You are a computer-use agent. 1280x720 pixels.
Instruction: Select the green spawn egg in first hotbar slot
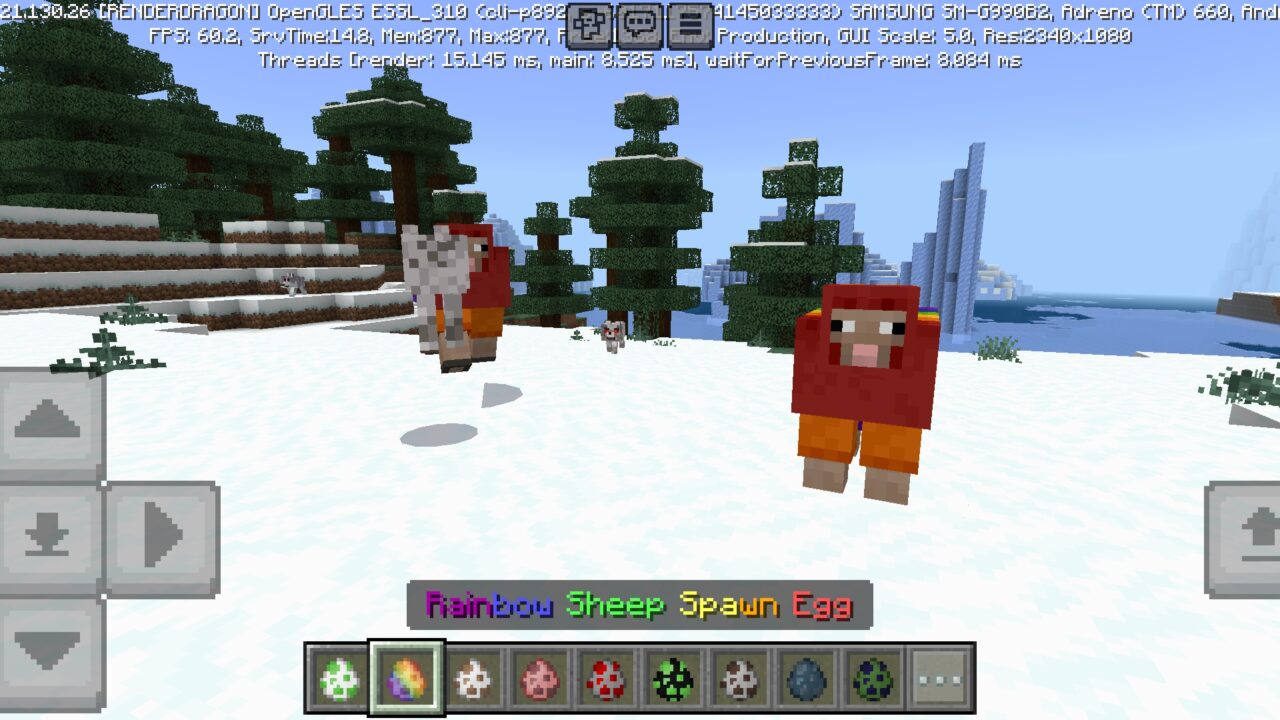pyautogui.click(x=340, y=677)
